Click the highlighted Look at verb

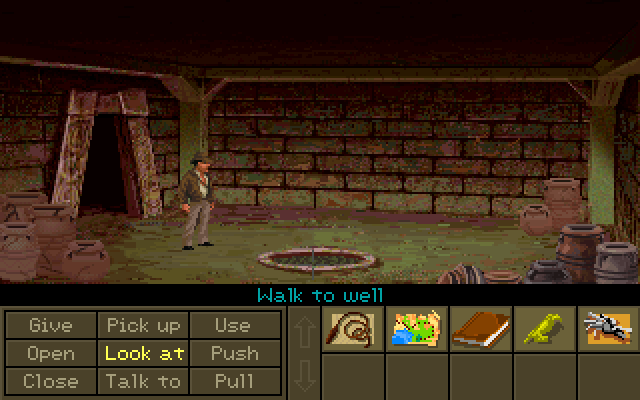[143, 353]
